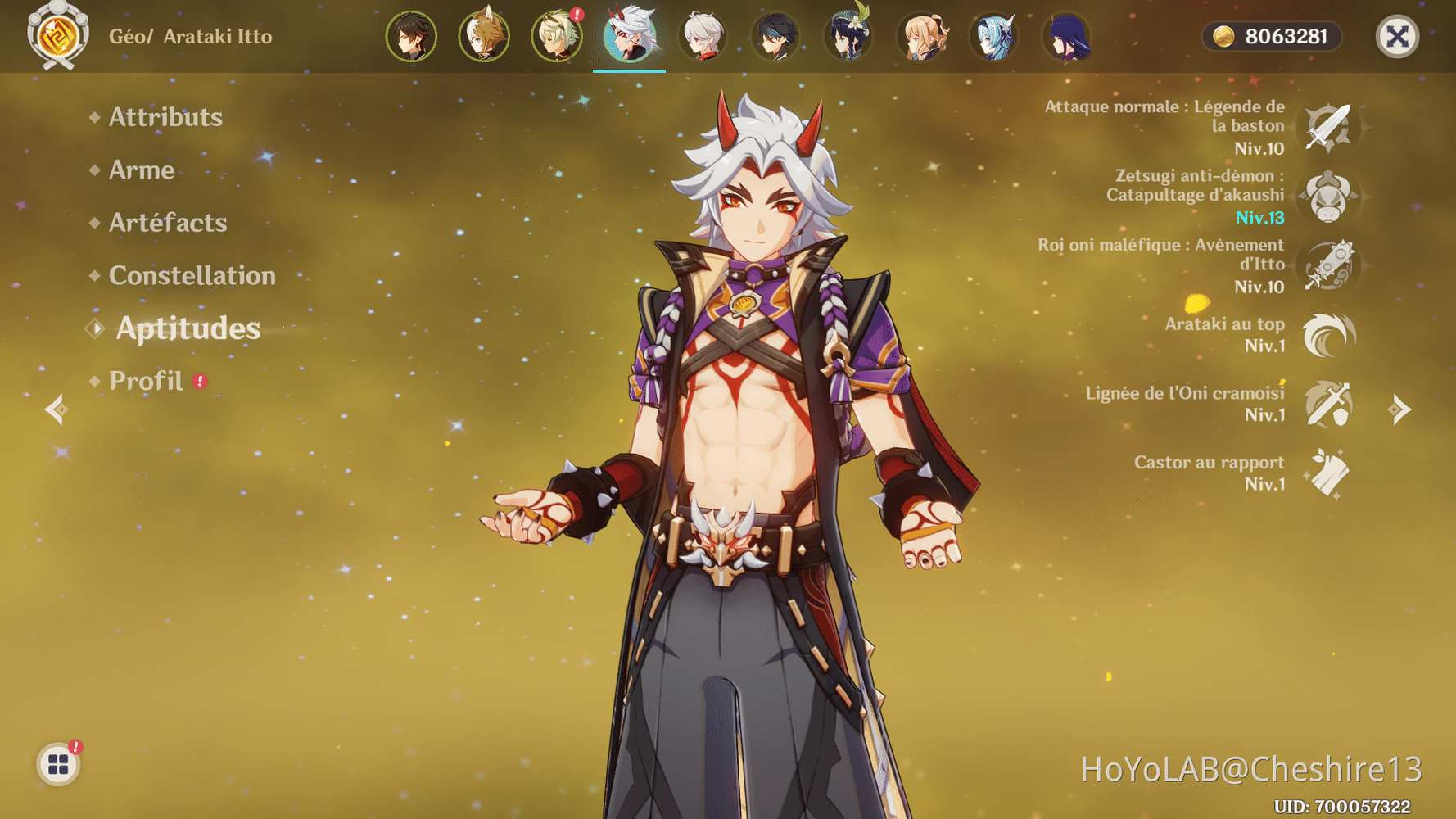Switch to the "Arme" section

(141, 170)
